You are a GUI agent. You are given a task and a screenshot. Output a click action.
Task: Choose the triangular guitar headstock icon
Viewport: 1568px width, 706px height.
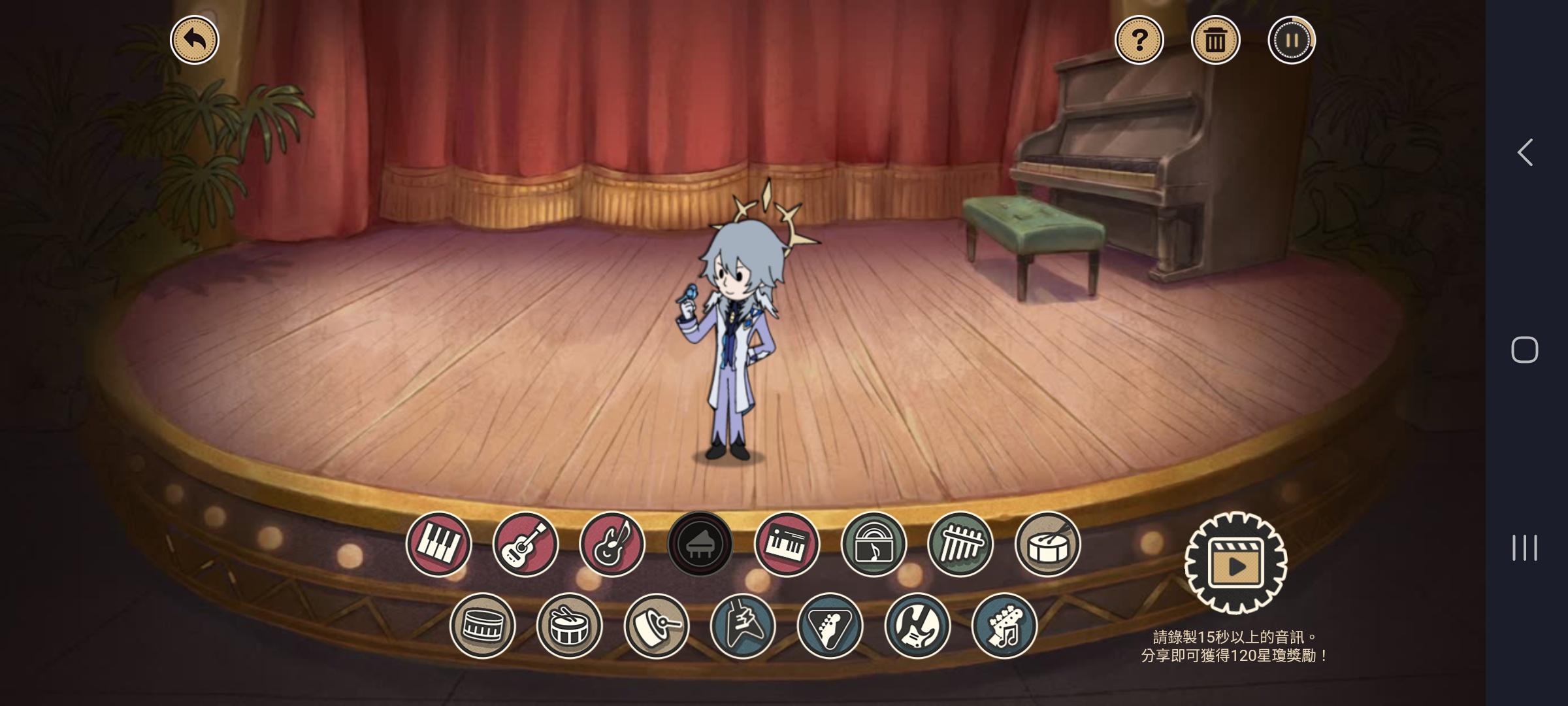[830, 626]
